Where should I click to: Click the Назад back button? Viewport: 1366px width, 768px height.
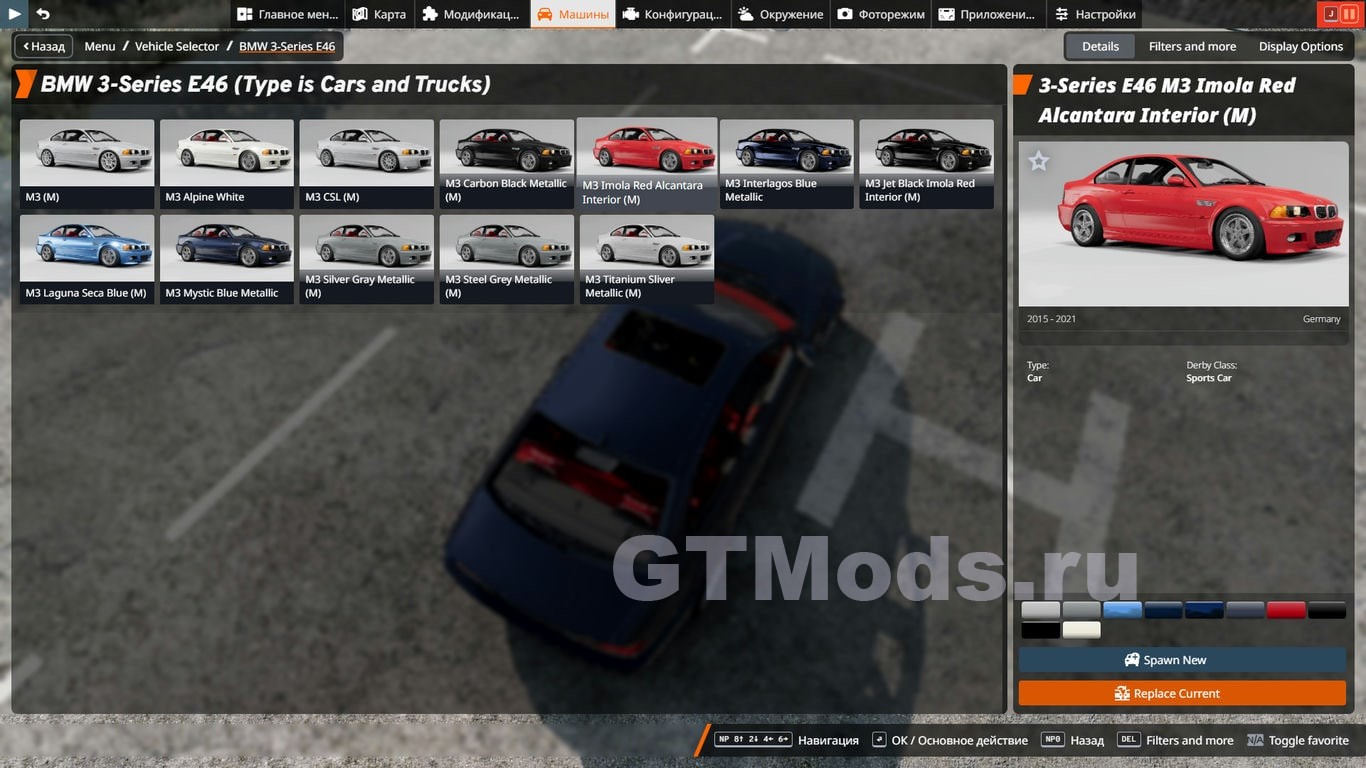44,46
